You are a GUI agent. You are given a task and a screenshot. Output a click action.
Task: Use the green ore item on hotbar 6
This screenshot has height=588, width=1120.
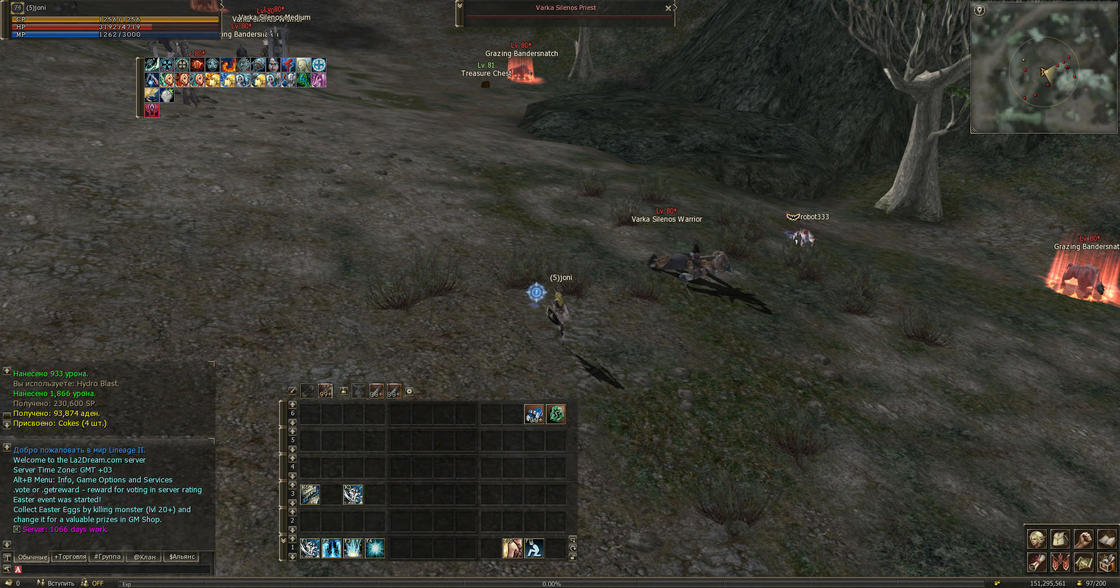(x=556, y=414)
